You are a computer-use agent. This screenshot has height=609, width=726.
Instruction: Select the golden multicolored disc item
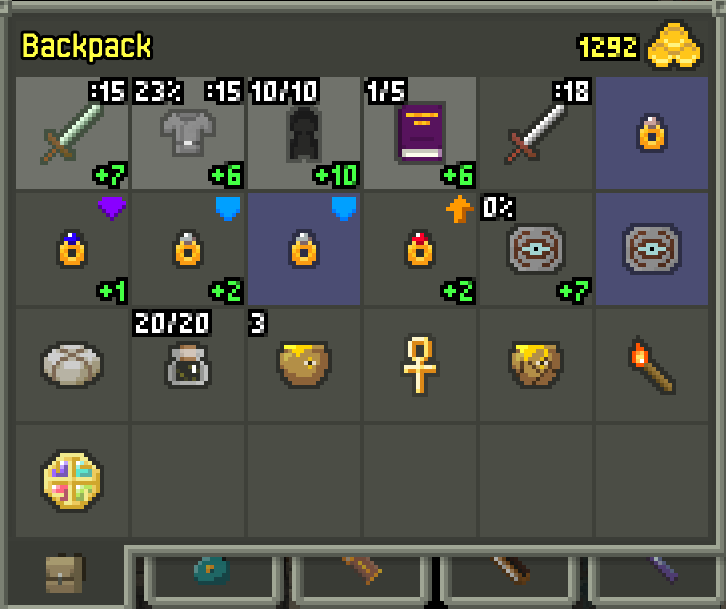[71, 481]
